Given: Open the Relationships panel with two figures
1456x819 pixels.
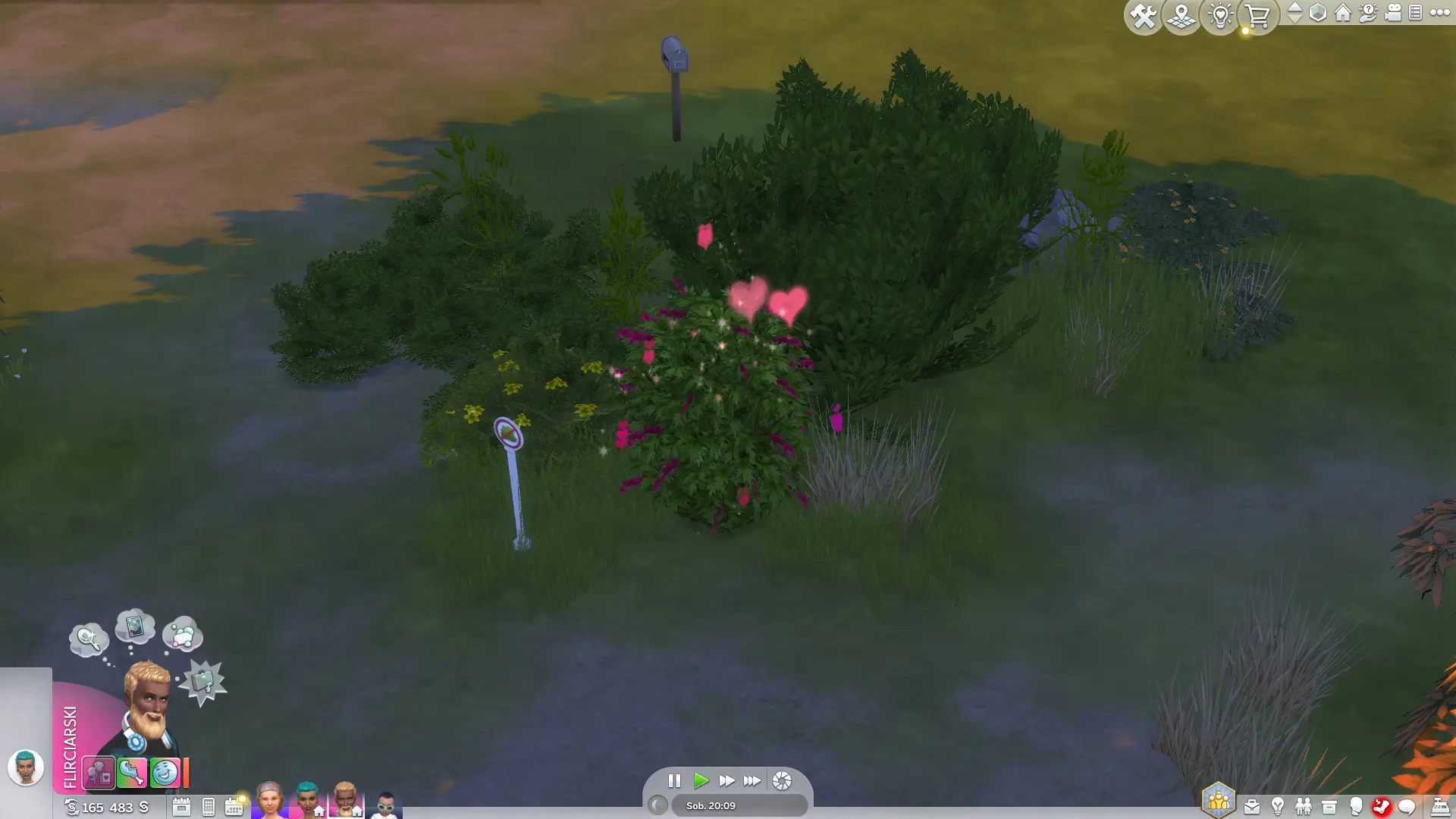Looking at the screenshot, I should [x=1304, y=806].
